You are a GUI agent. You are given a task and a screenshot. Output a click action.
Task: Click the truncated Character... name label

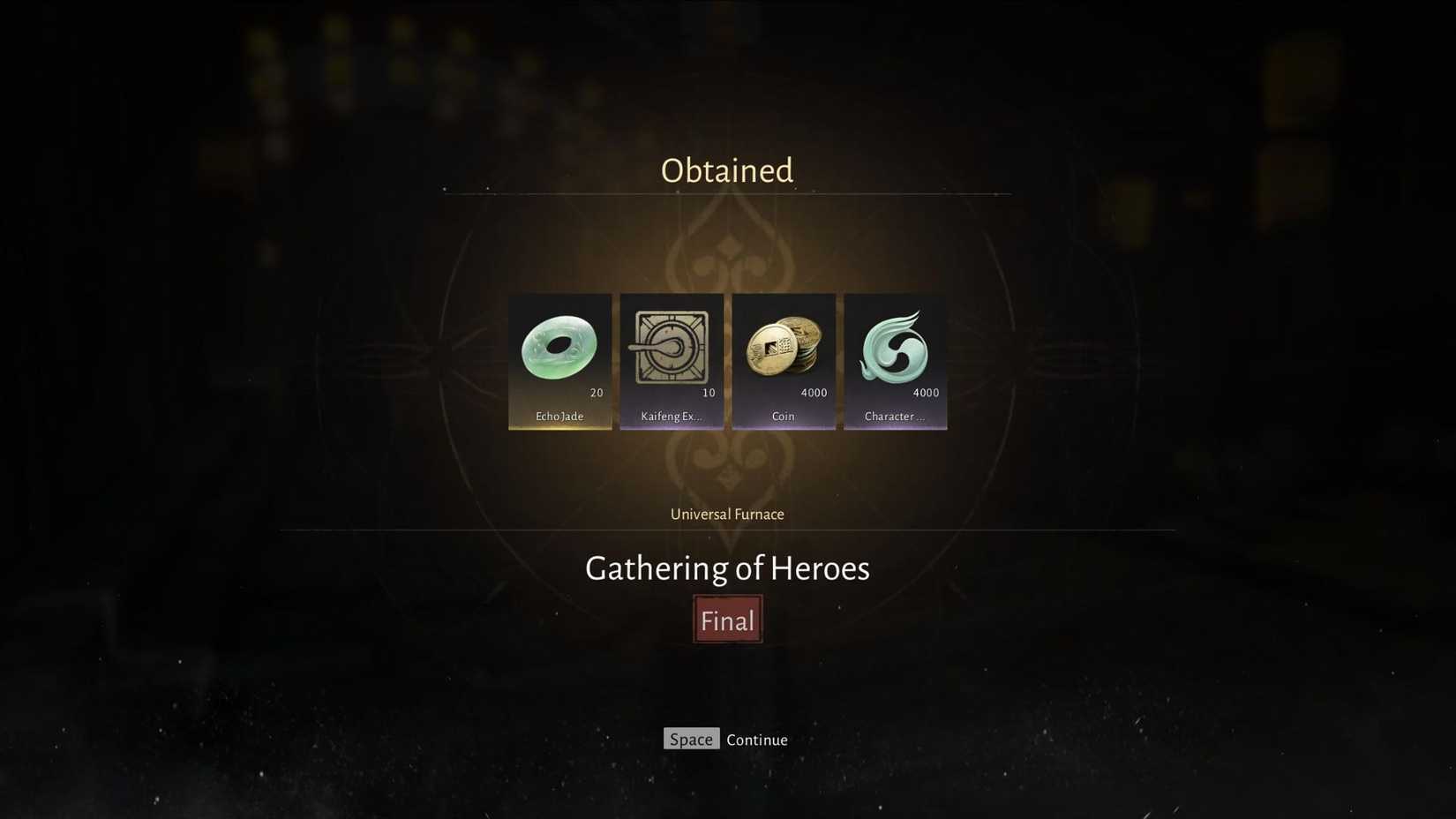click(x=894, y=416)
